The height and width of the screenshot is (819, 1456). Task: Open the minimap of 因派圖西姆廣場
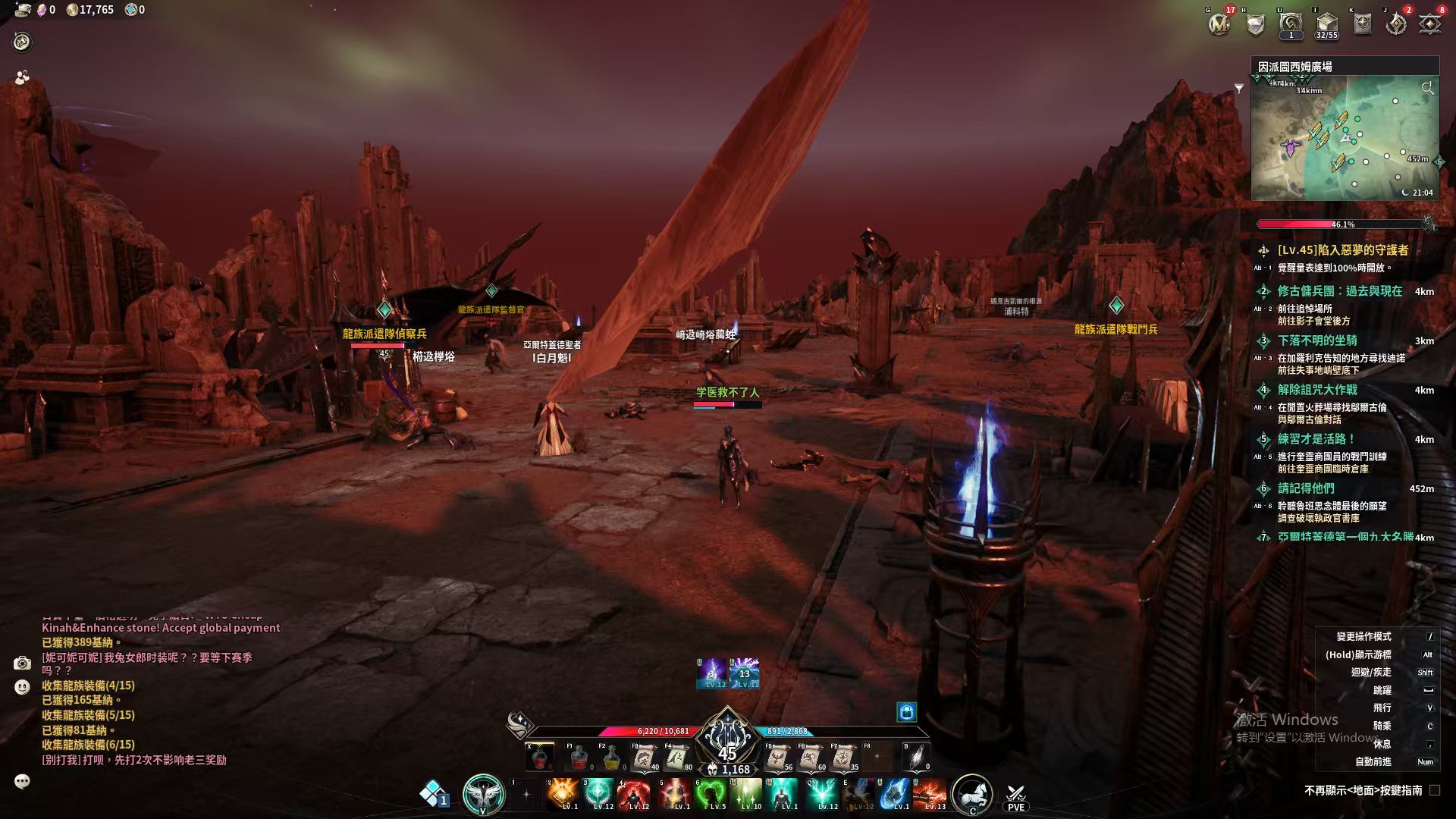click(1345, 136)
